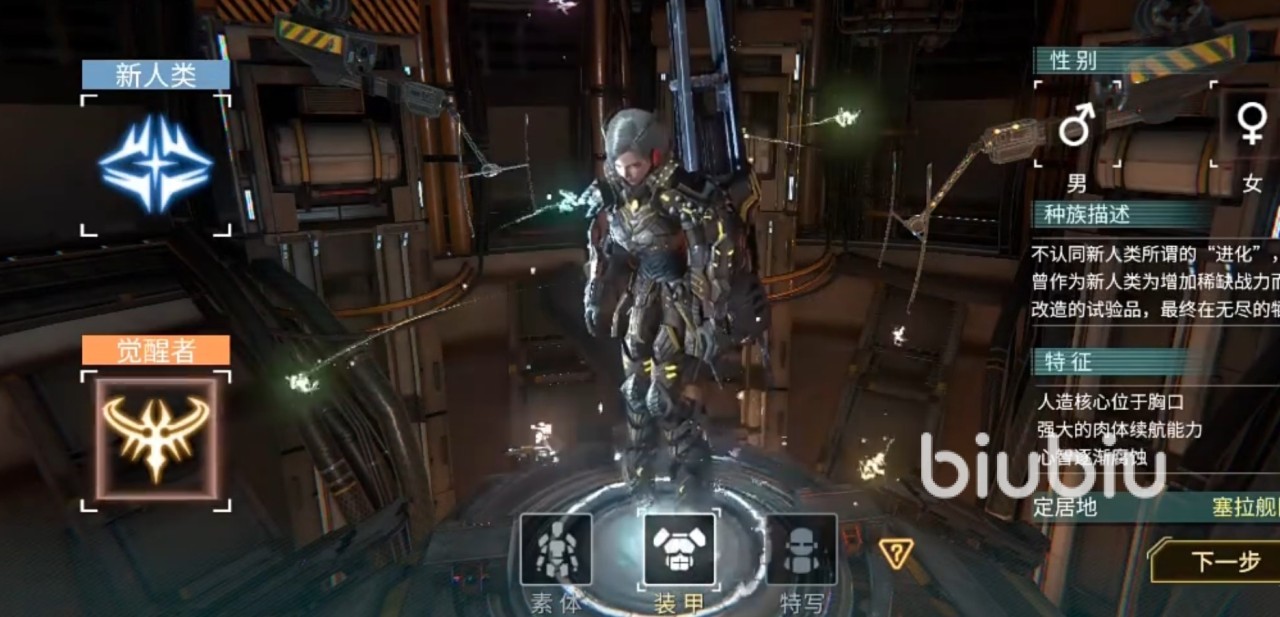This screenshot has height=617, width=1280.
Task: Show the 装甲 armor view
Action: pos(679,550)
